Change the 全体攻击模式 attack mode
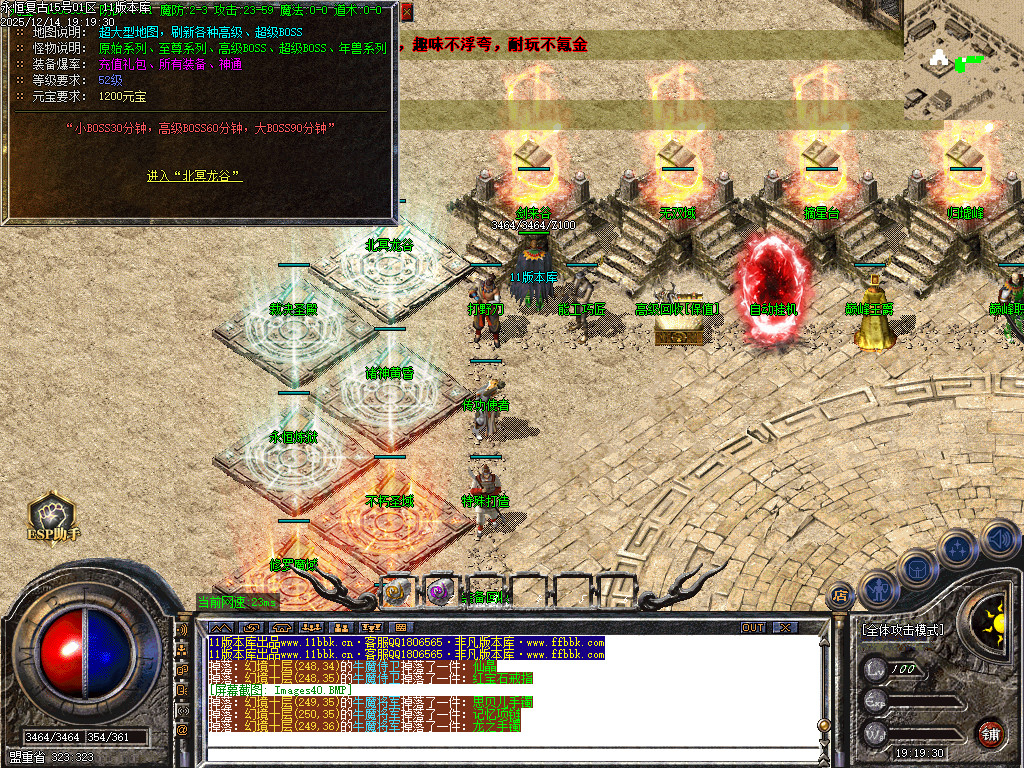Viewport: 1024px width, 768px height. coord(902,630)
